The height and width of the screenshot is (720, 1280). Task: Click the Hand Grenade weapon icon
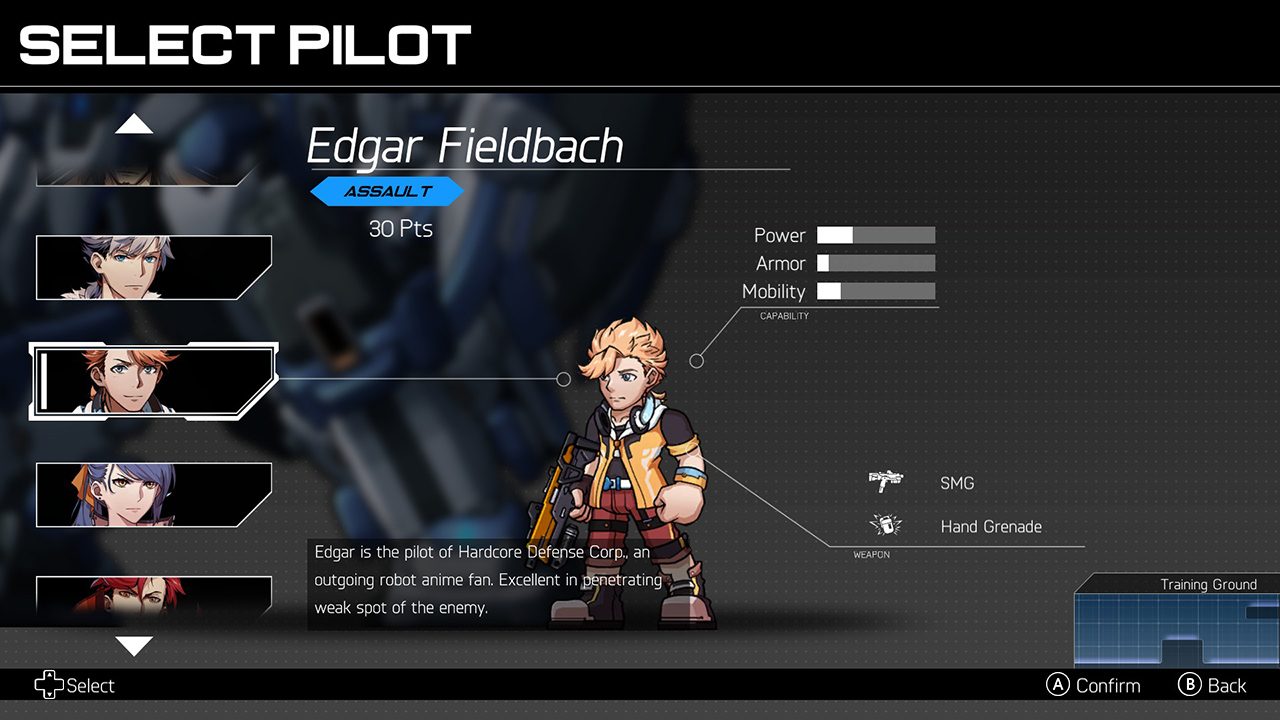885,524
